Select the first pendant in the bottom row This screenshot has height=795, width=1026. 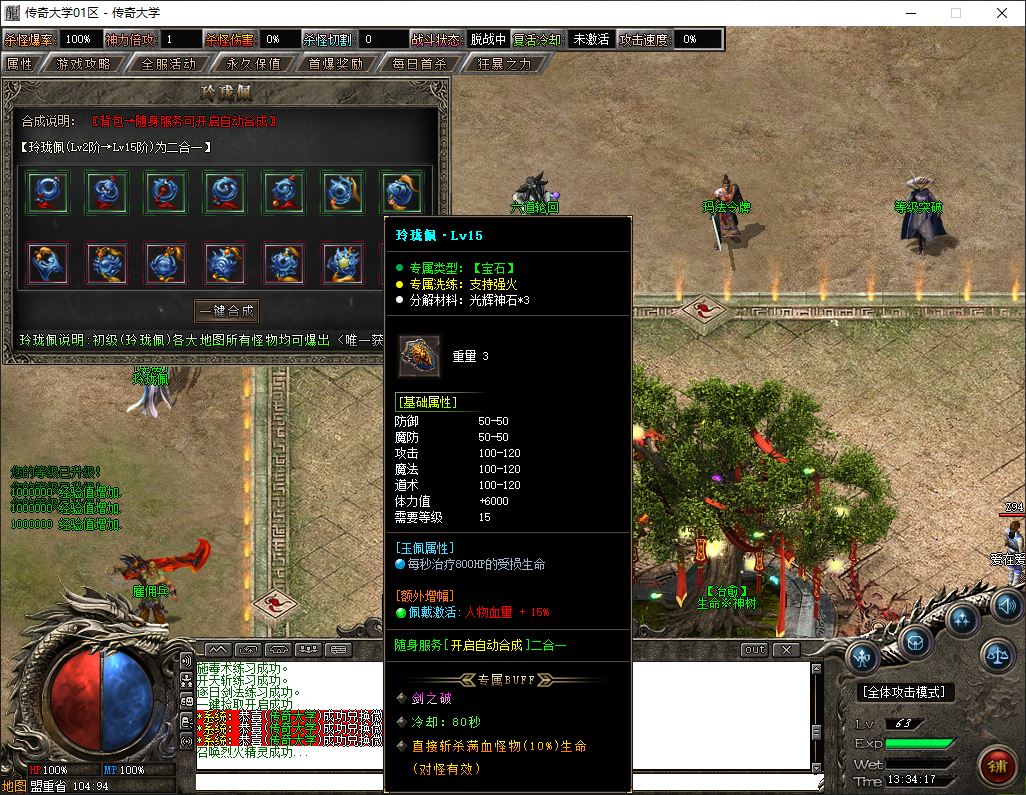47,264
